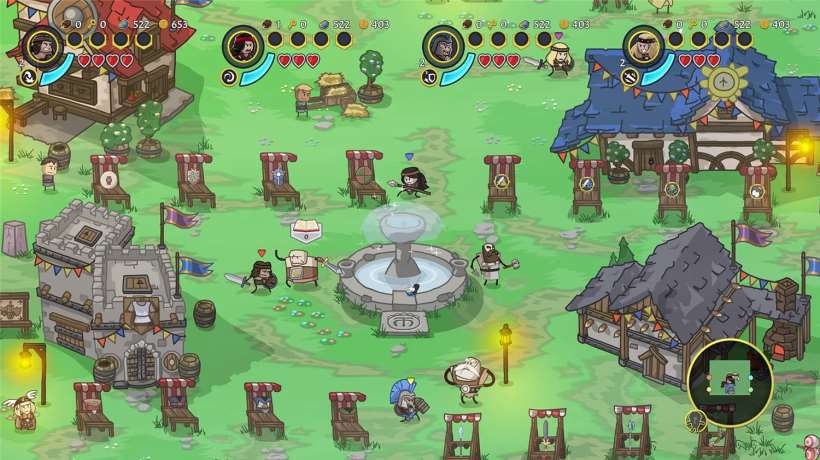This screenshot has width=820, height=460.
Task: Activate the first player's swirl ability icon
Action: pyautogui.click(x=28, y=75)
